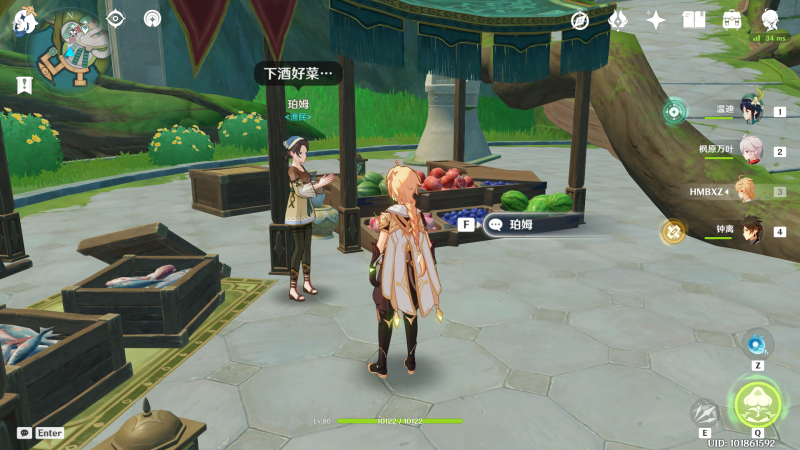Switch to party member 钟离
This screenshot has height=450, width=800.
pyautogui.click(x=750, y=231)
